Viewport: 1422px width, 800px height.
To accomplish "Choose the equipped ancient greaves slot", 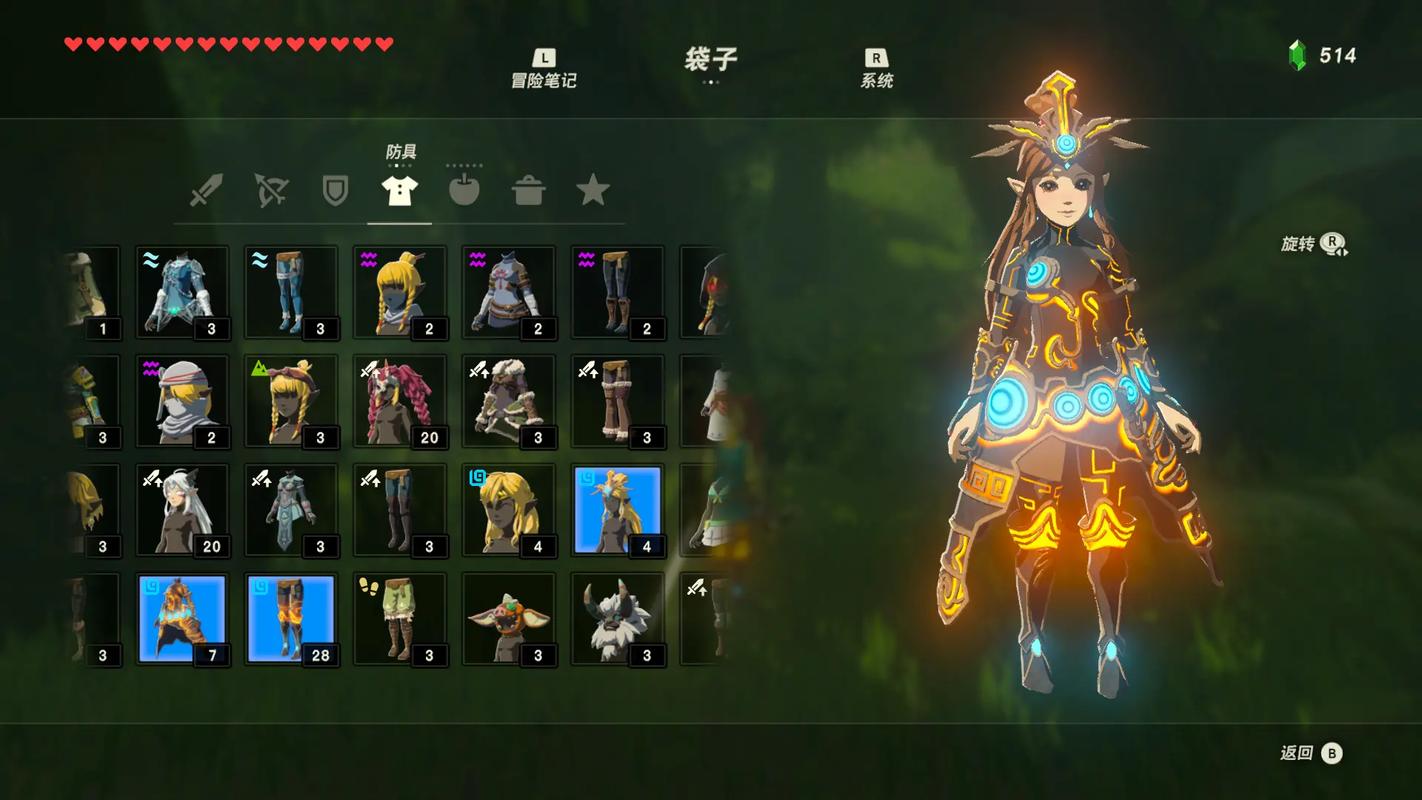I will 291,619.
